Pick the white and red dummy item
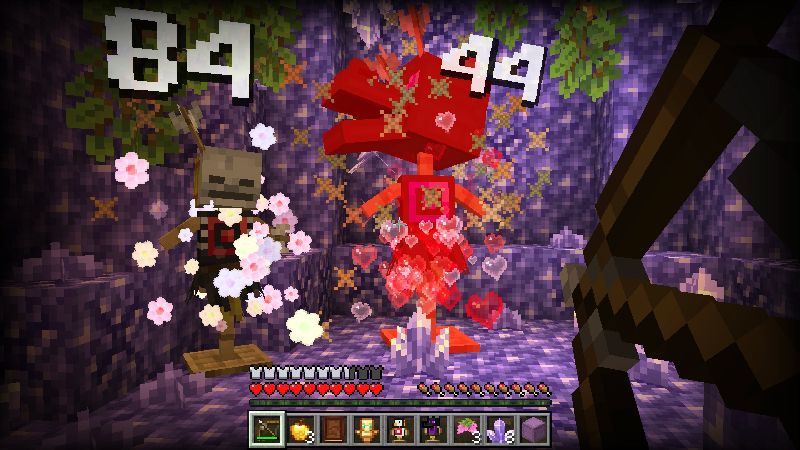The width and height of the screenshot is (800, 450). 399,428
